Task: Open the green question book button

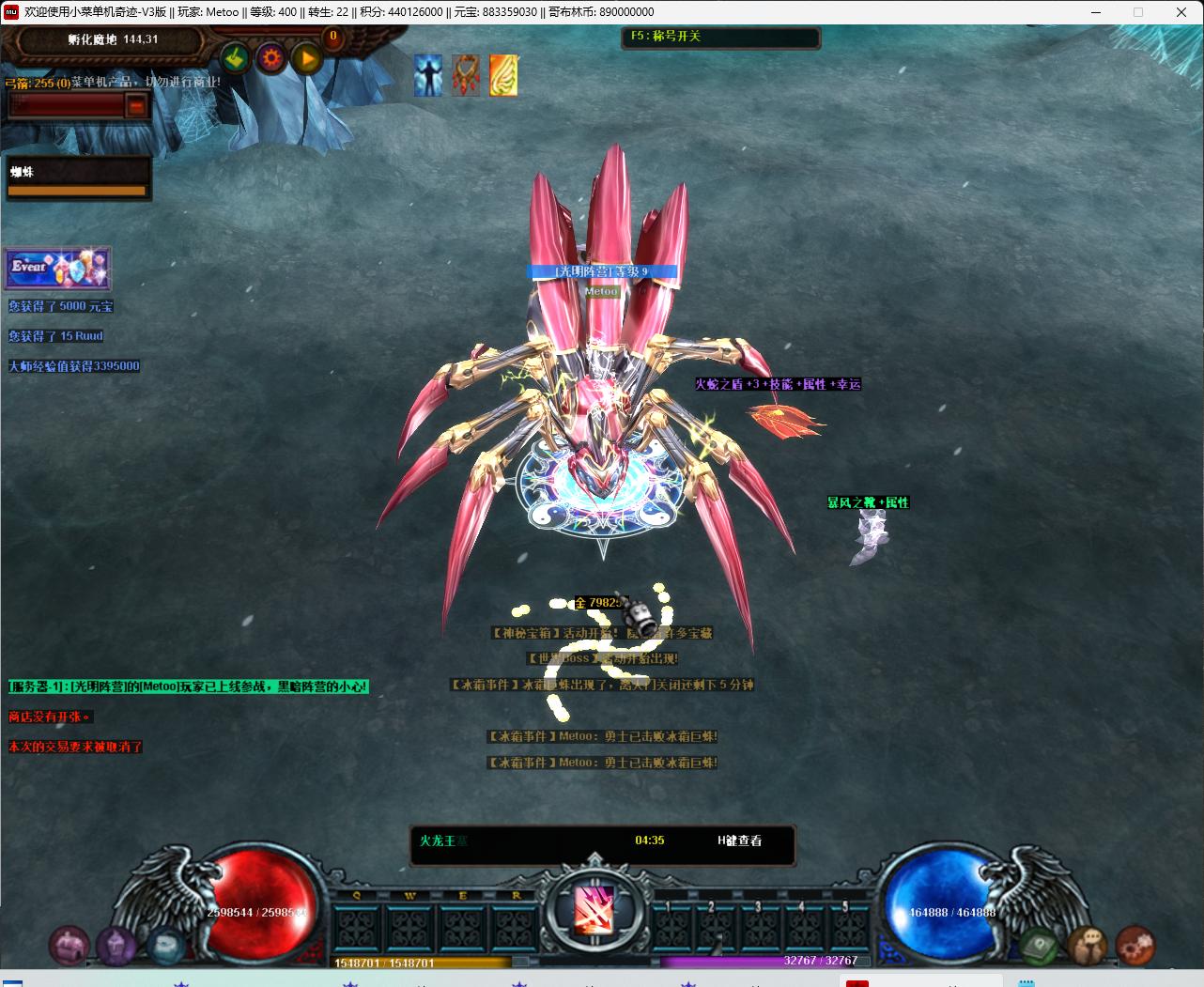Action: click(1039, 945)
